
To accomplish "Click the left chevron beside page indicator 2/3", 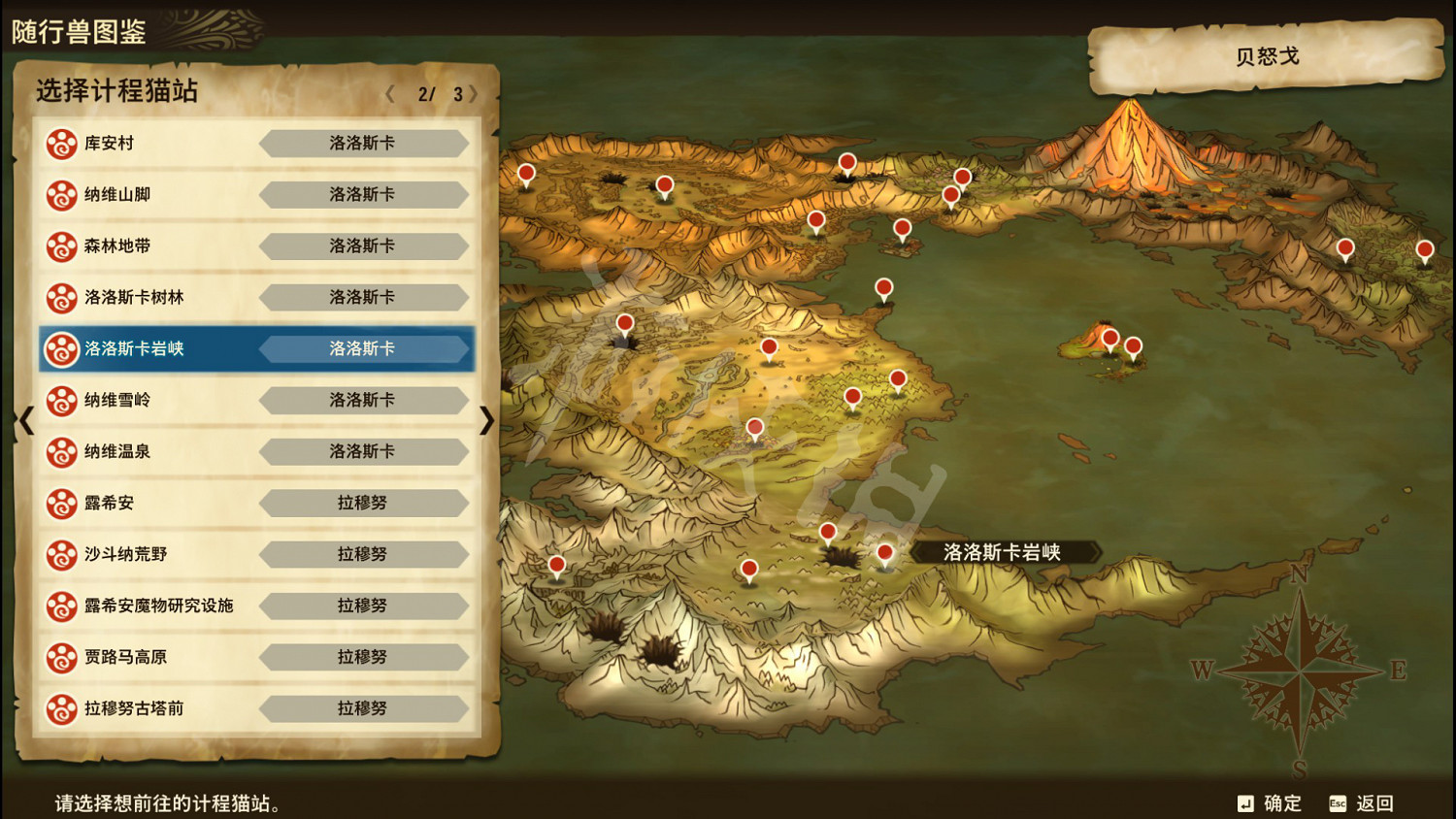I will coord(391,94).
